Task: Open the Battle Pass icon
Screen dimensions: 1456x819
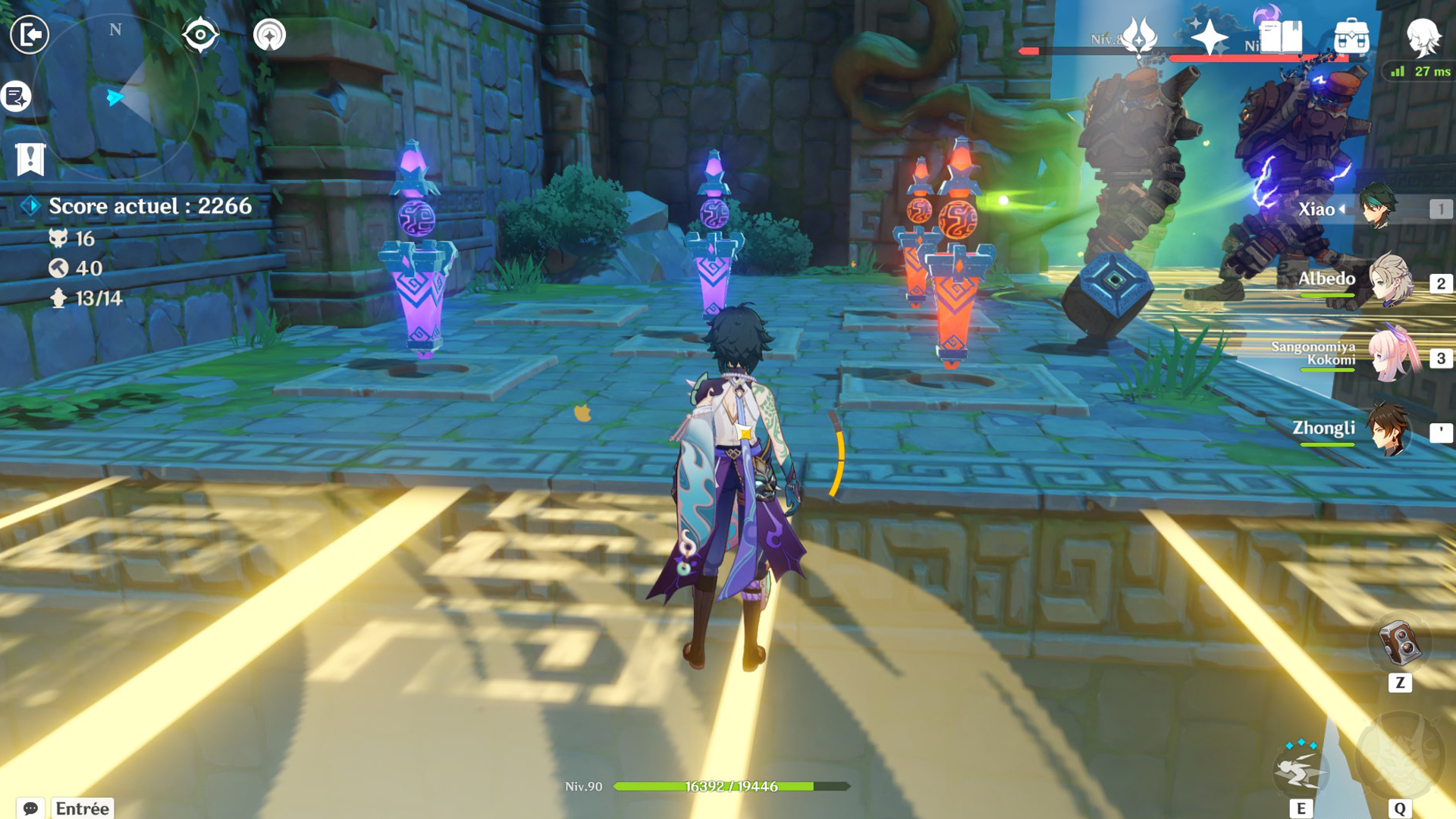Action: coord(1138,36)
